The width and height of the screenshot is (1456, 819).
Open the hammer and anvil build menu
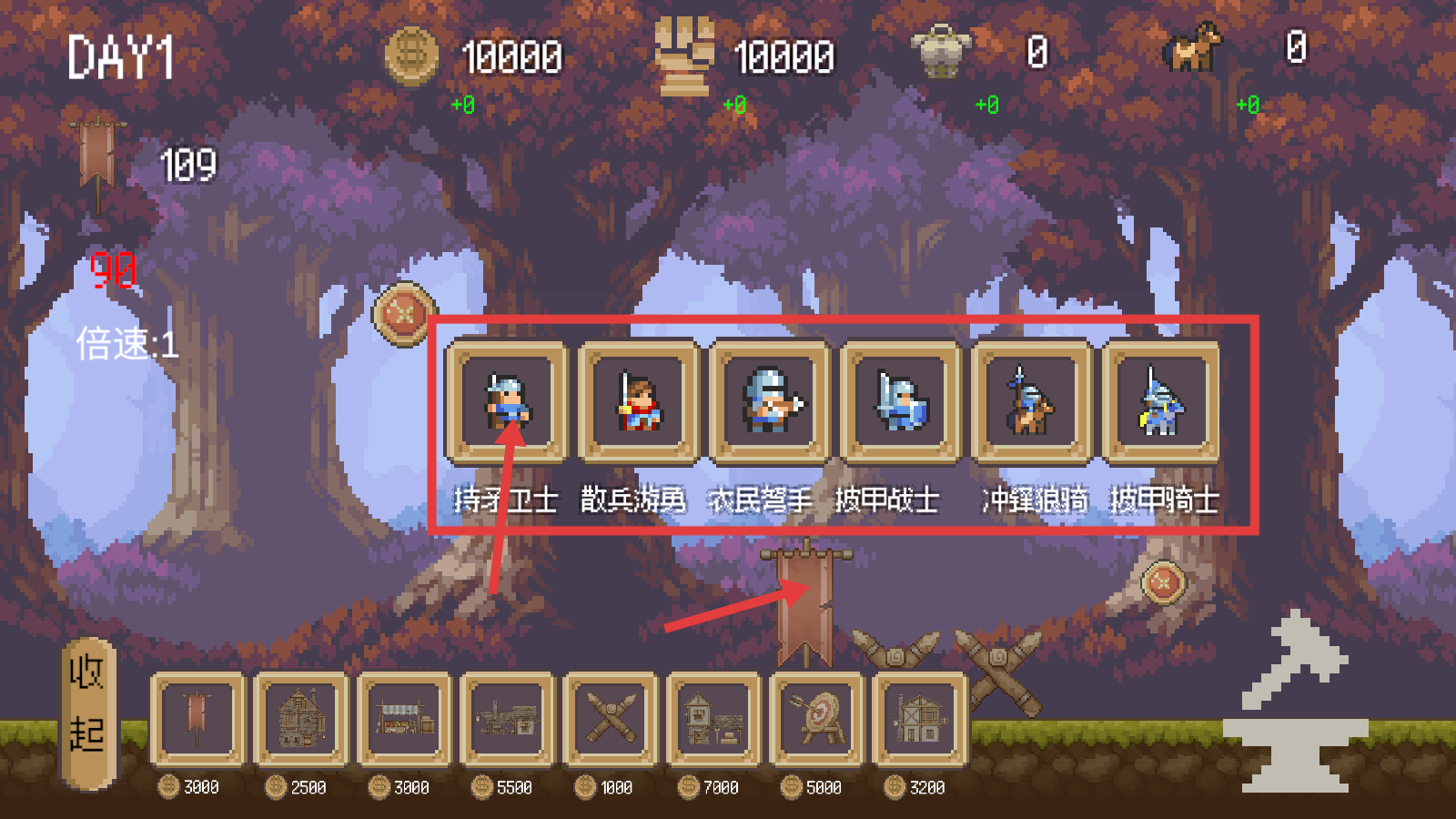pyautogui.click(x=1297, y=705)
